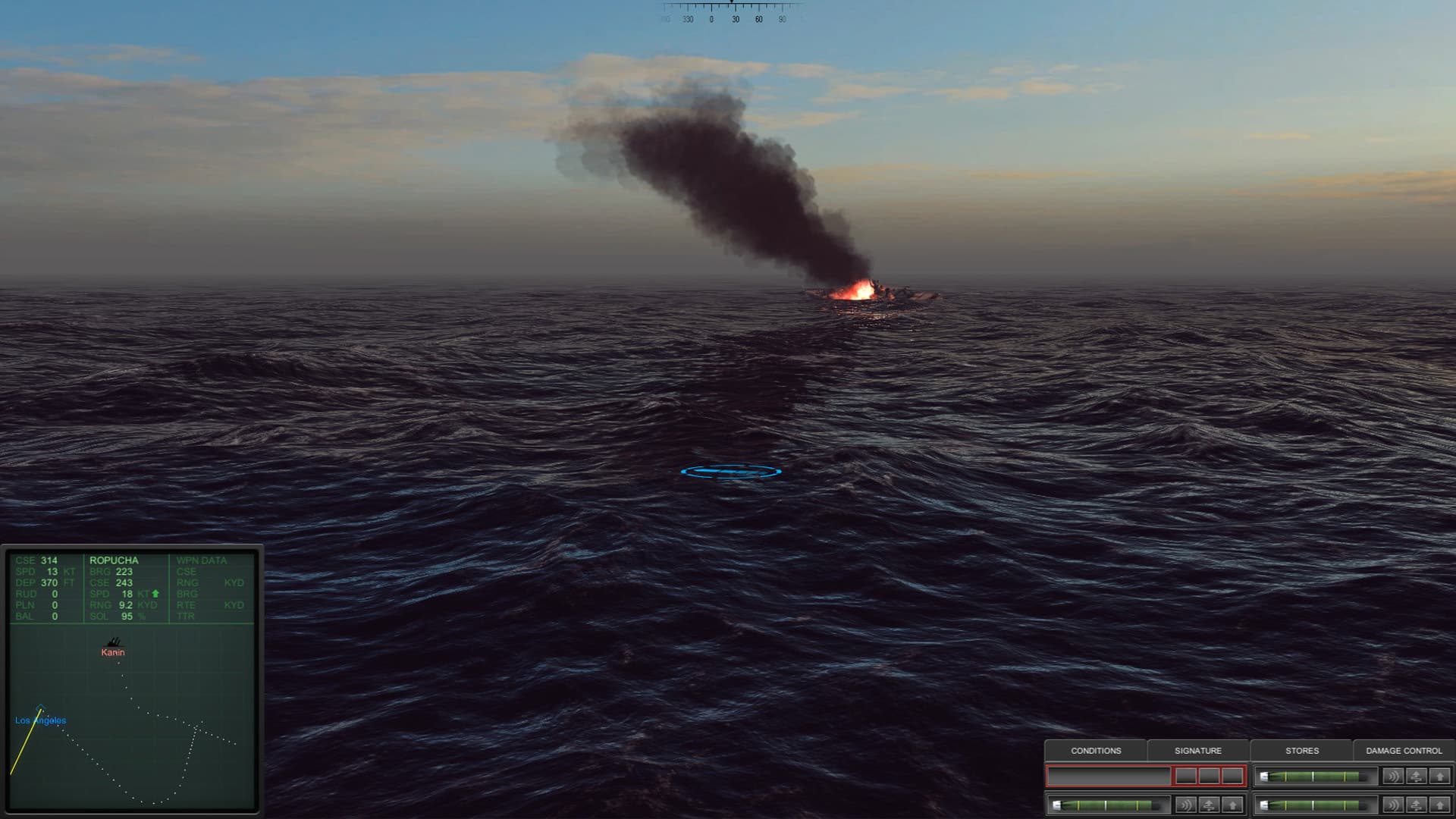
Task: Click the ping icon on the bottom-right tube
Action: [x=1392, y=806]
